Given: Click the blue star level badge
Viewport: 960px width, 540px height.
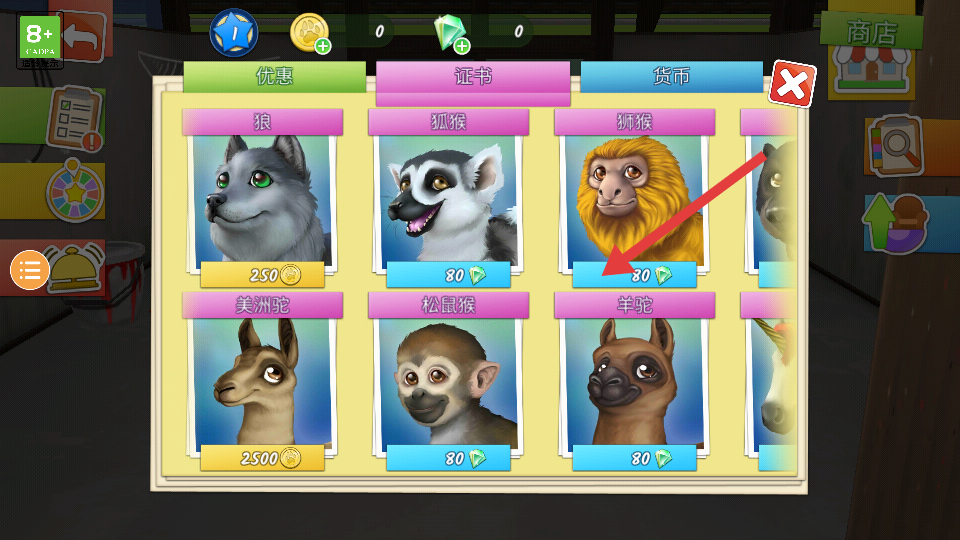Looking at the screenshot, I should point(233,32).
